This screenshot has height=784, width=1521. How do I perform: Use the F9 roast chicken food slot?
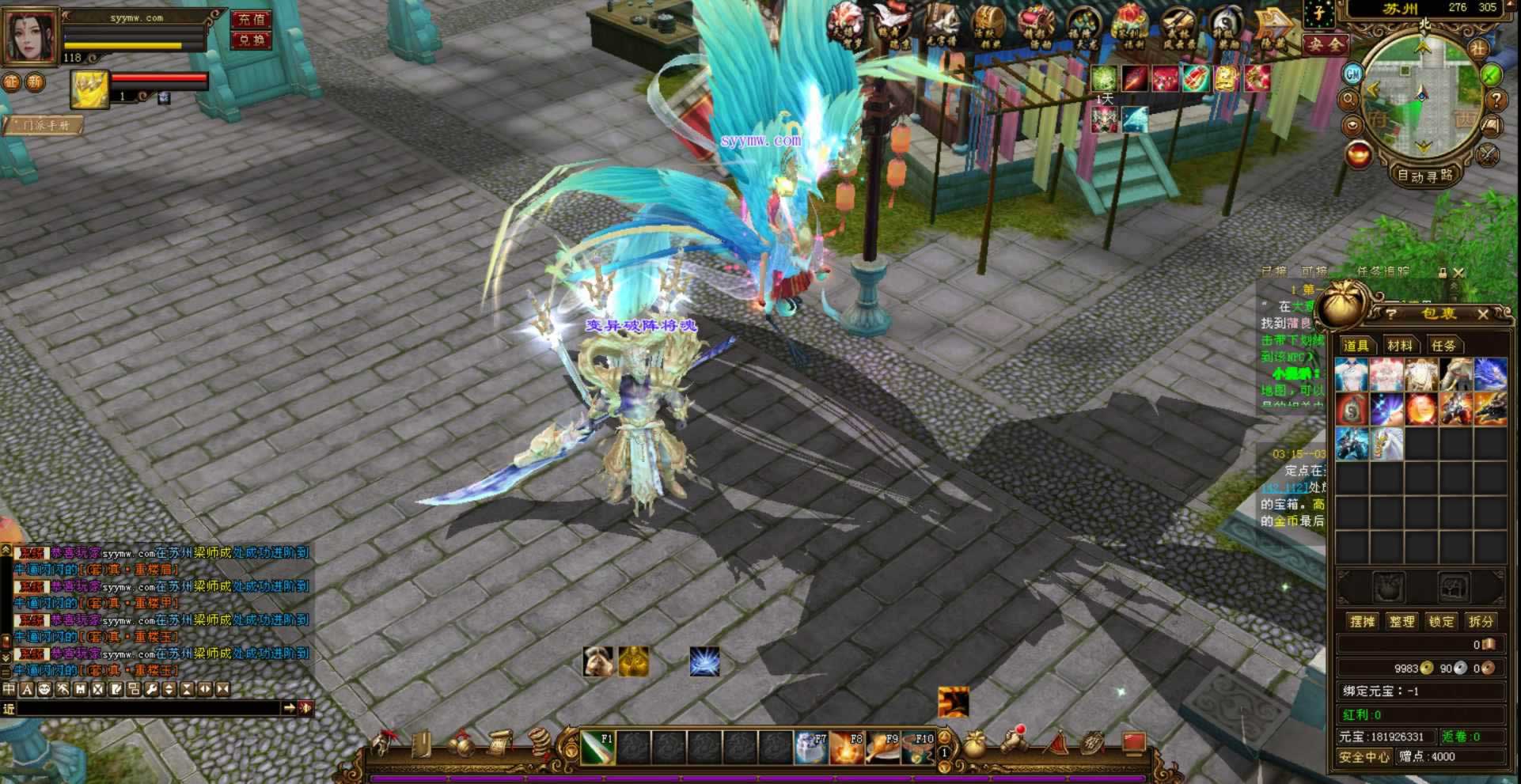pyautogui.click(x=882, y=748)
